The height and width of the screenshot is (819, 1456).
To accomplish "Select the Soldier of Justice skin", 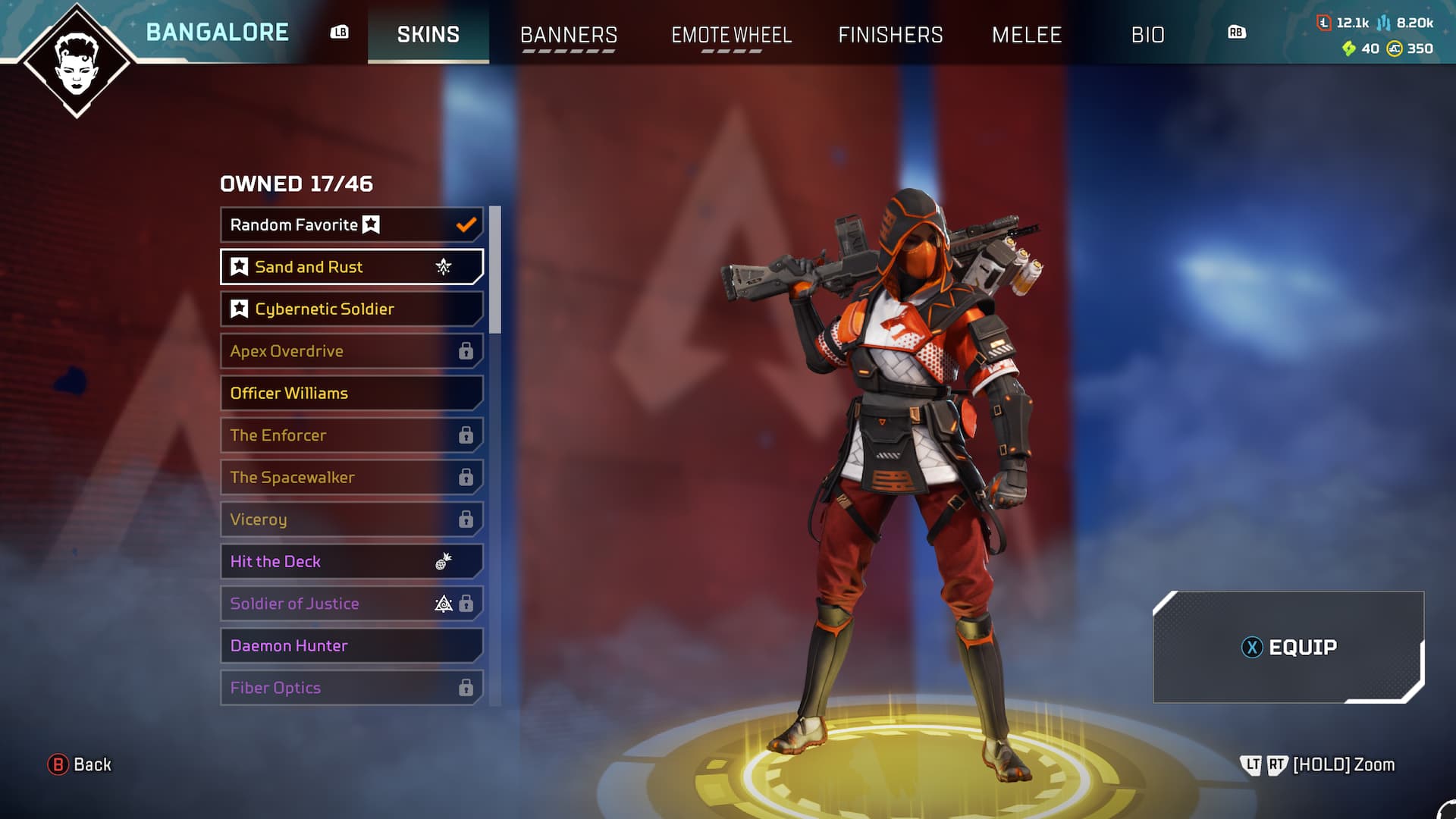I will [351, 604].
